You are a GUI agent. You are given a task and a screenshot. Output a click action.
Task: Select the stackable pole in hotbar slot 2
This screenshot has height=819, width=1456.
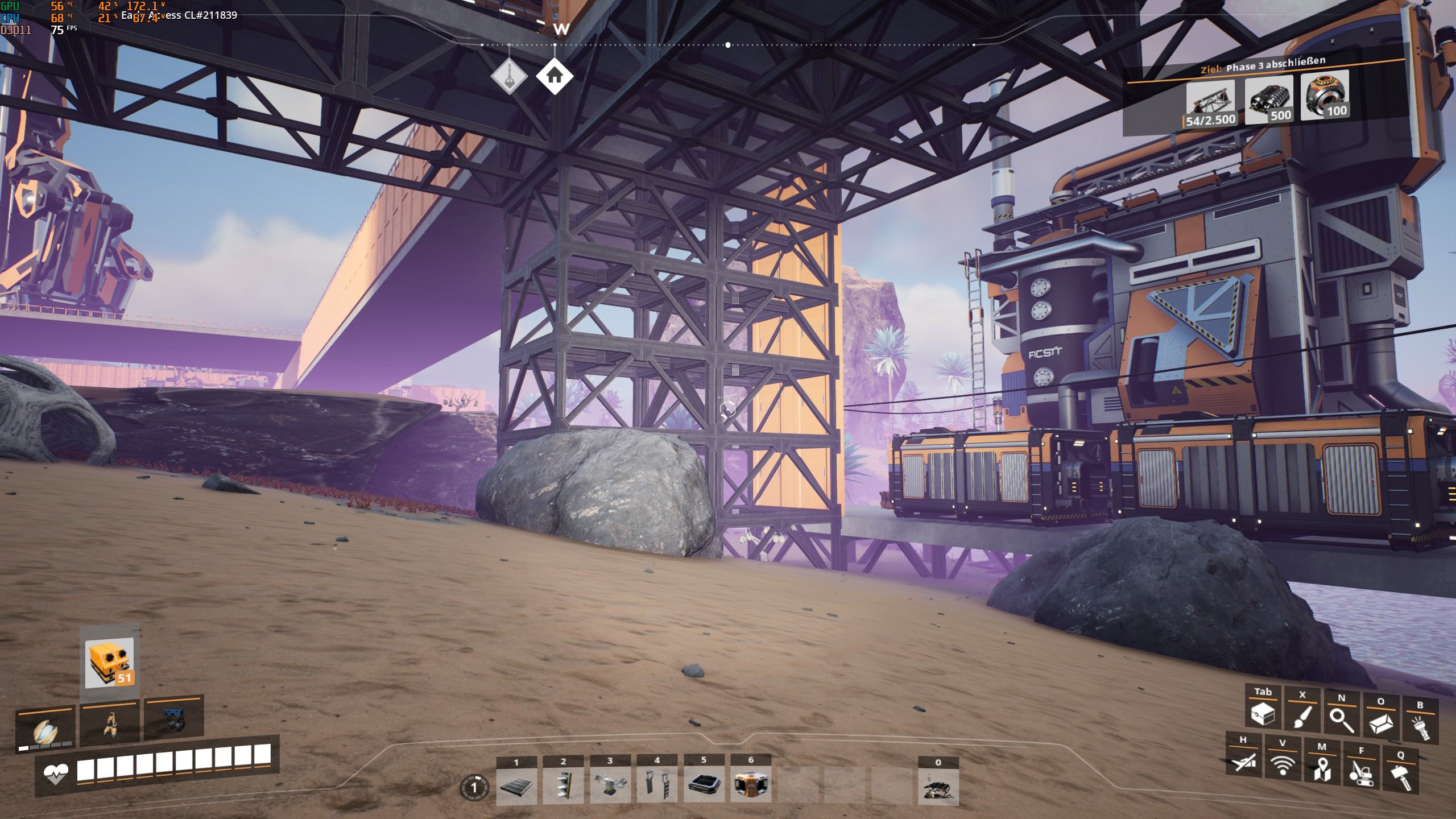(563, 786)
